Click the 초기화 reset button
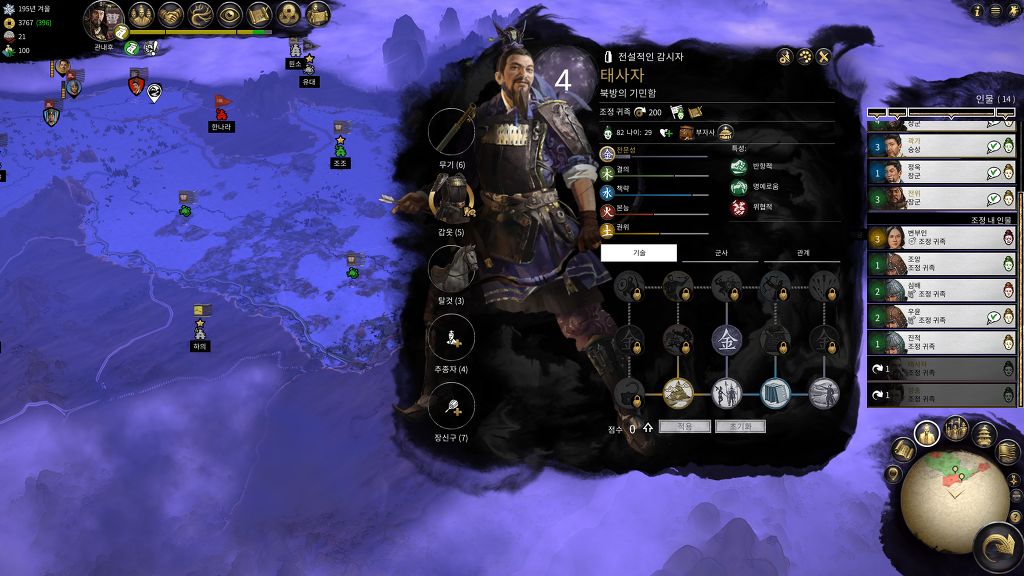This screenshot has width=1024, height=576. coord(740,426)
